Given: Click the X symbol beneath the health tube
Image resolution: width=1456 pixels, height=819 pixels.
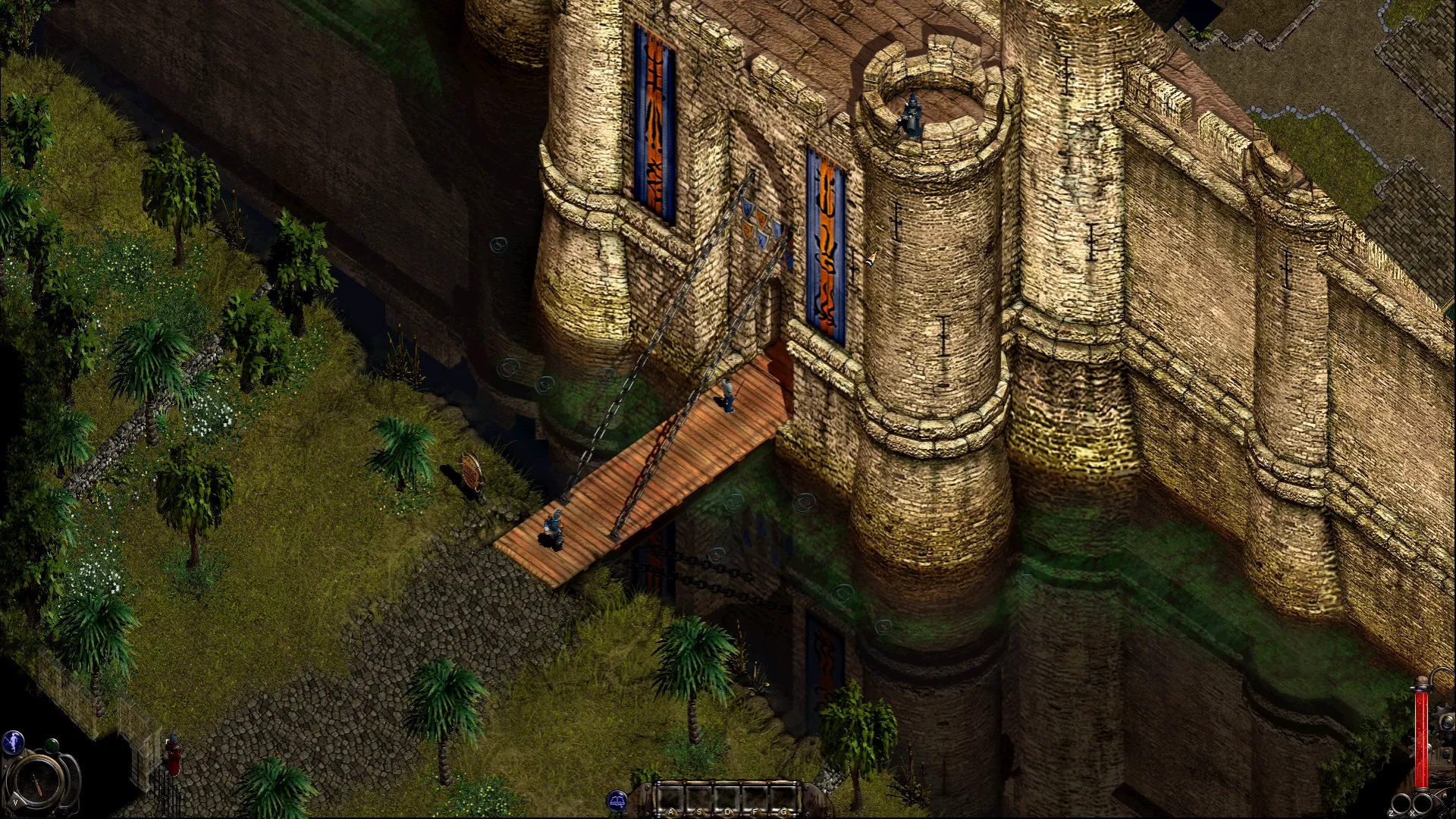Looking at the screenshot, I should [1412, 812].
